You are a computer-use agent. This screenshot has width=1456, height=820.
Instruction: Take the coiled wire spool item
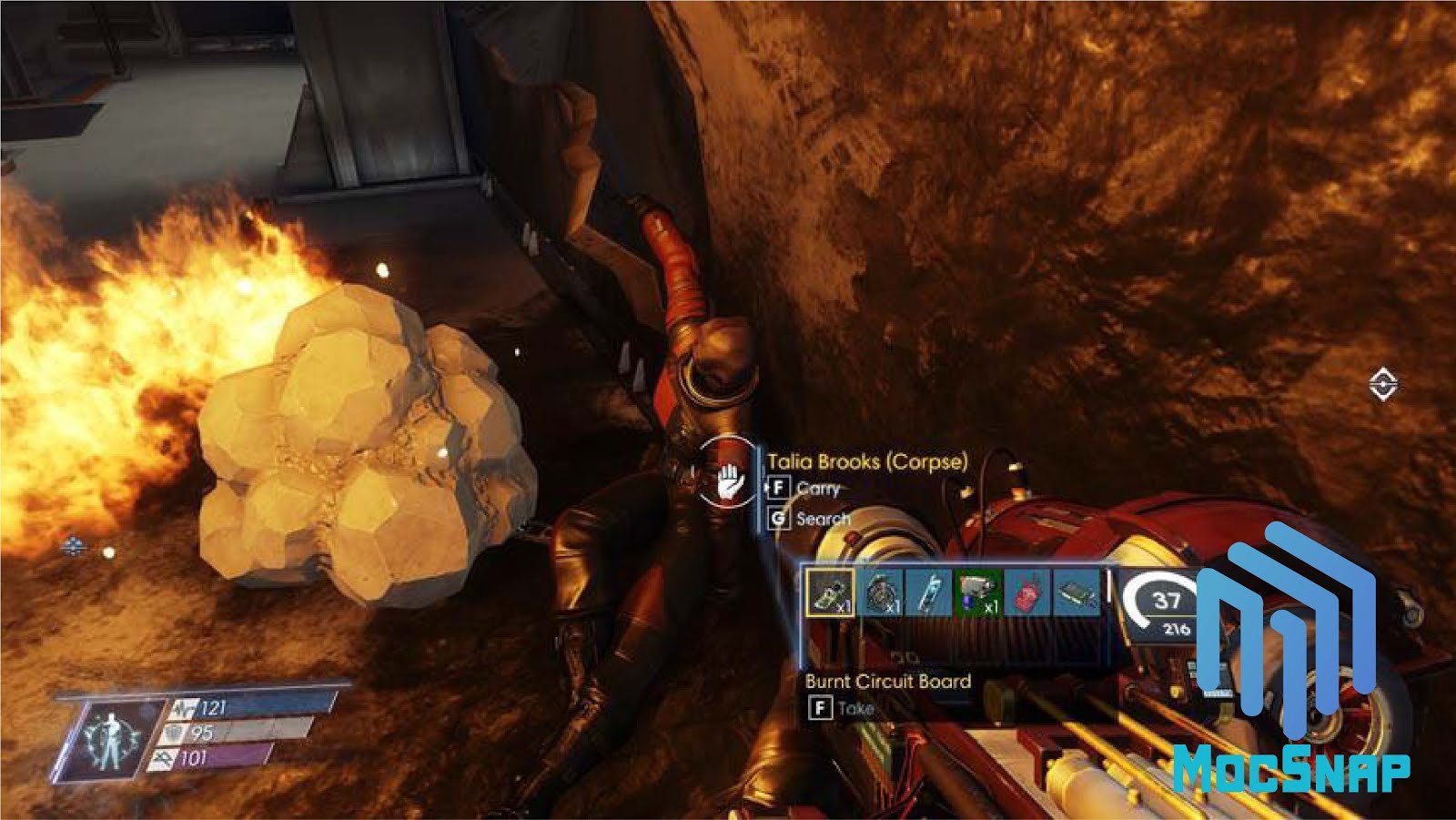click(880, 592)
